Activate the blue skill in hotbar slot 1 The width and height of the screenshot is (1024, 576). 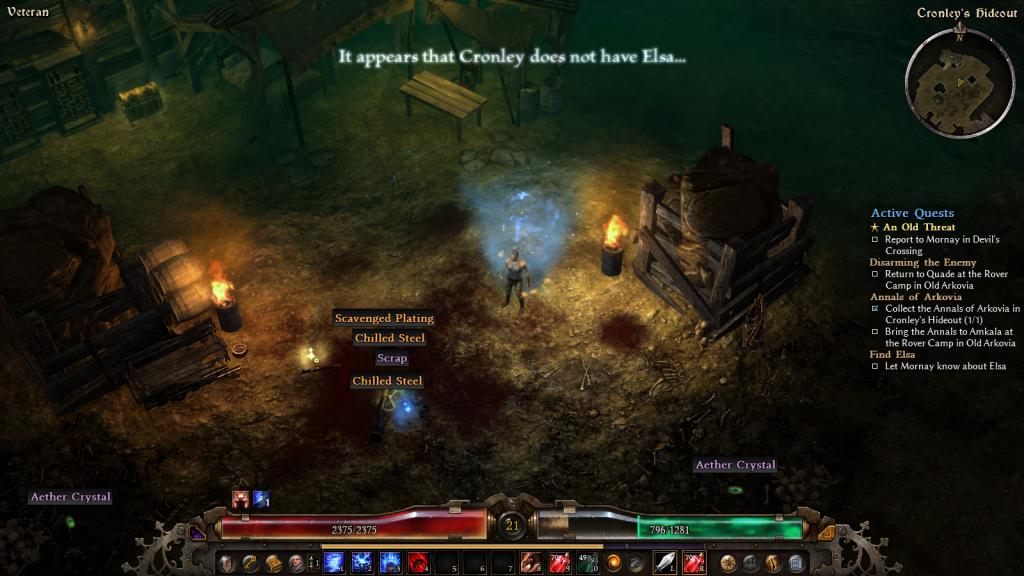[x=335, y=563]
